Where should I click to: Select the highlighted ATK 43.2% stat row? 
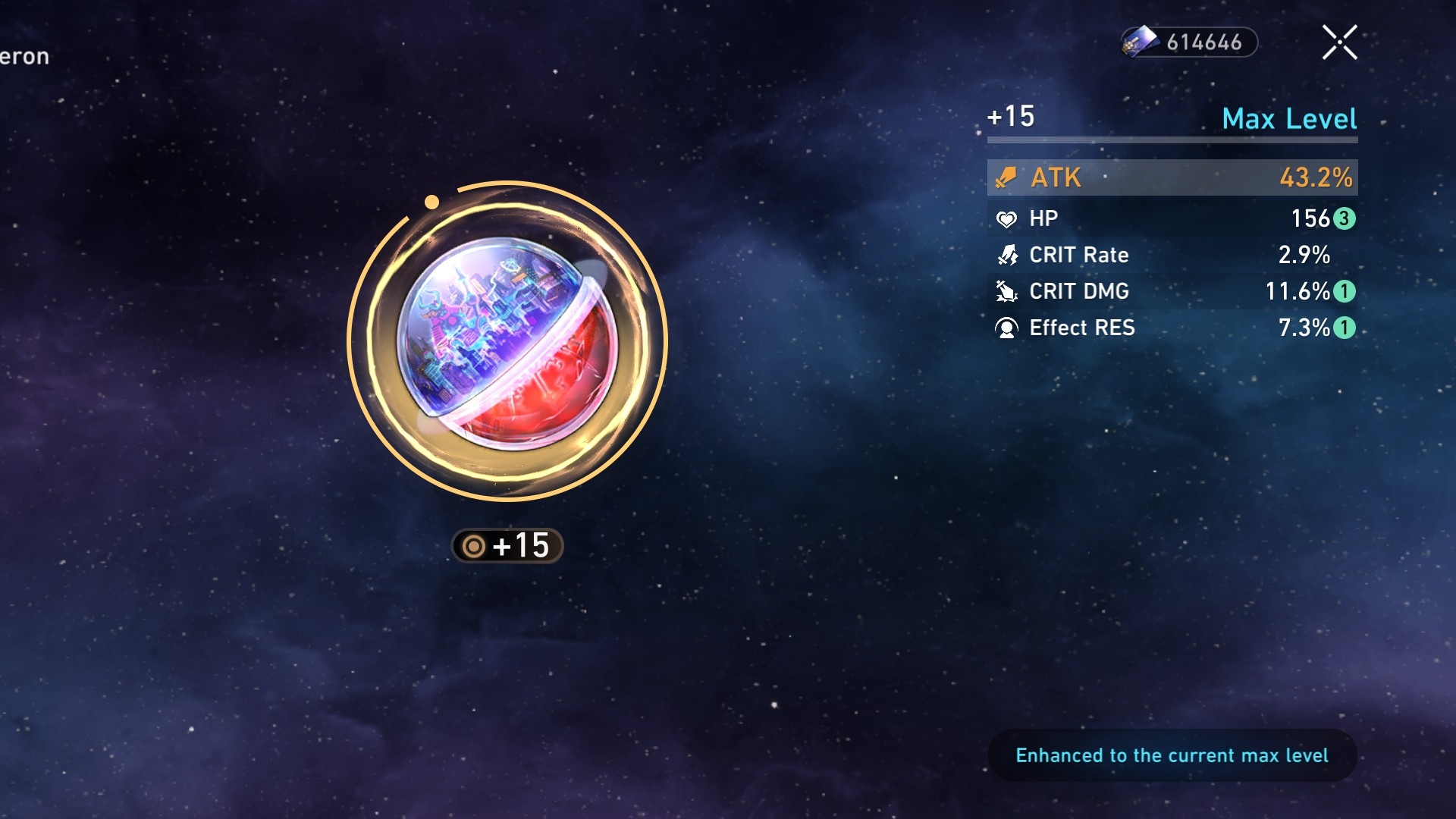pos(1172,178)
